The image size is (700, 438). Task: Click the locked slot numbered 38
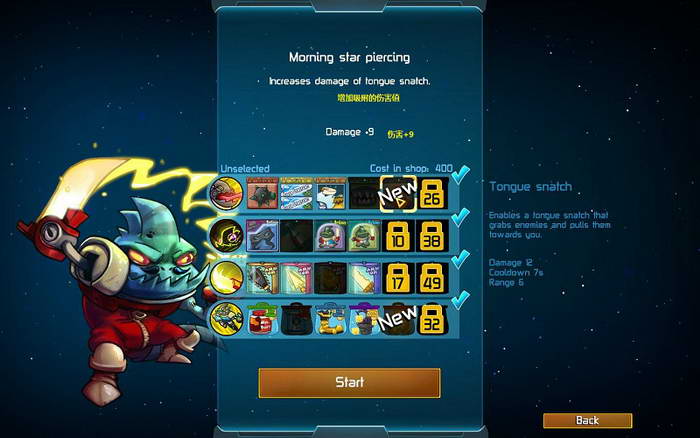coord(432,235)
